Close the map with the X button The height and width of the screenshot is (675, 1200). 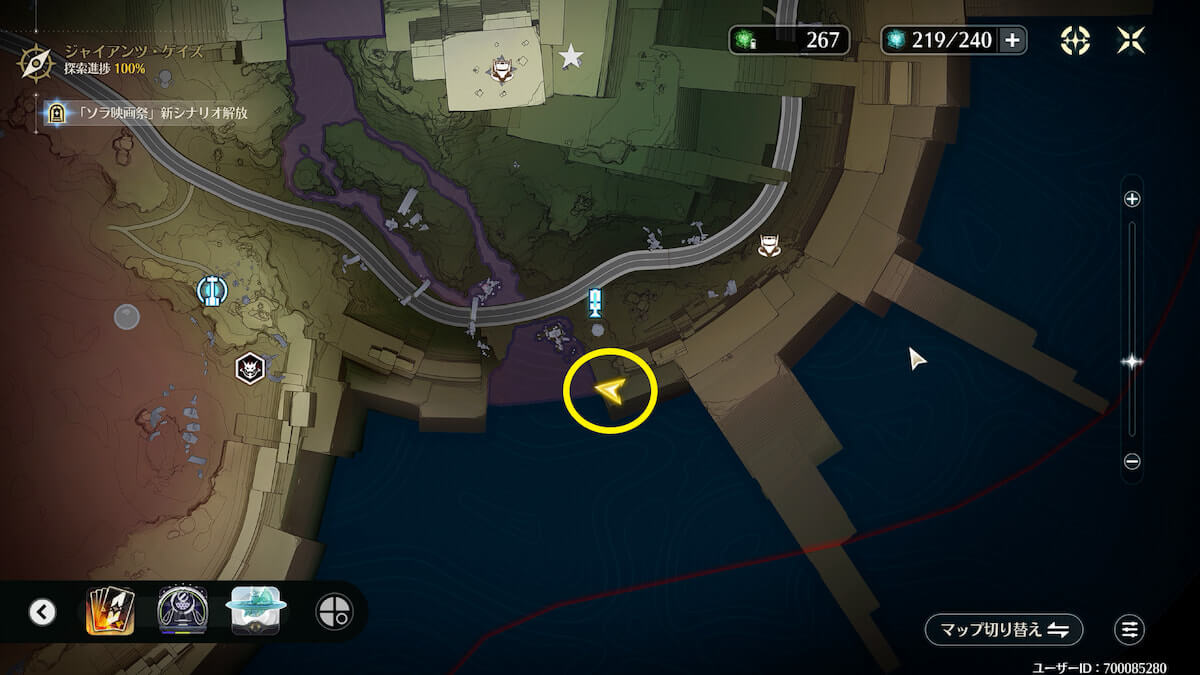pyautogui.click(x=1132, y=40)
